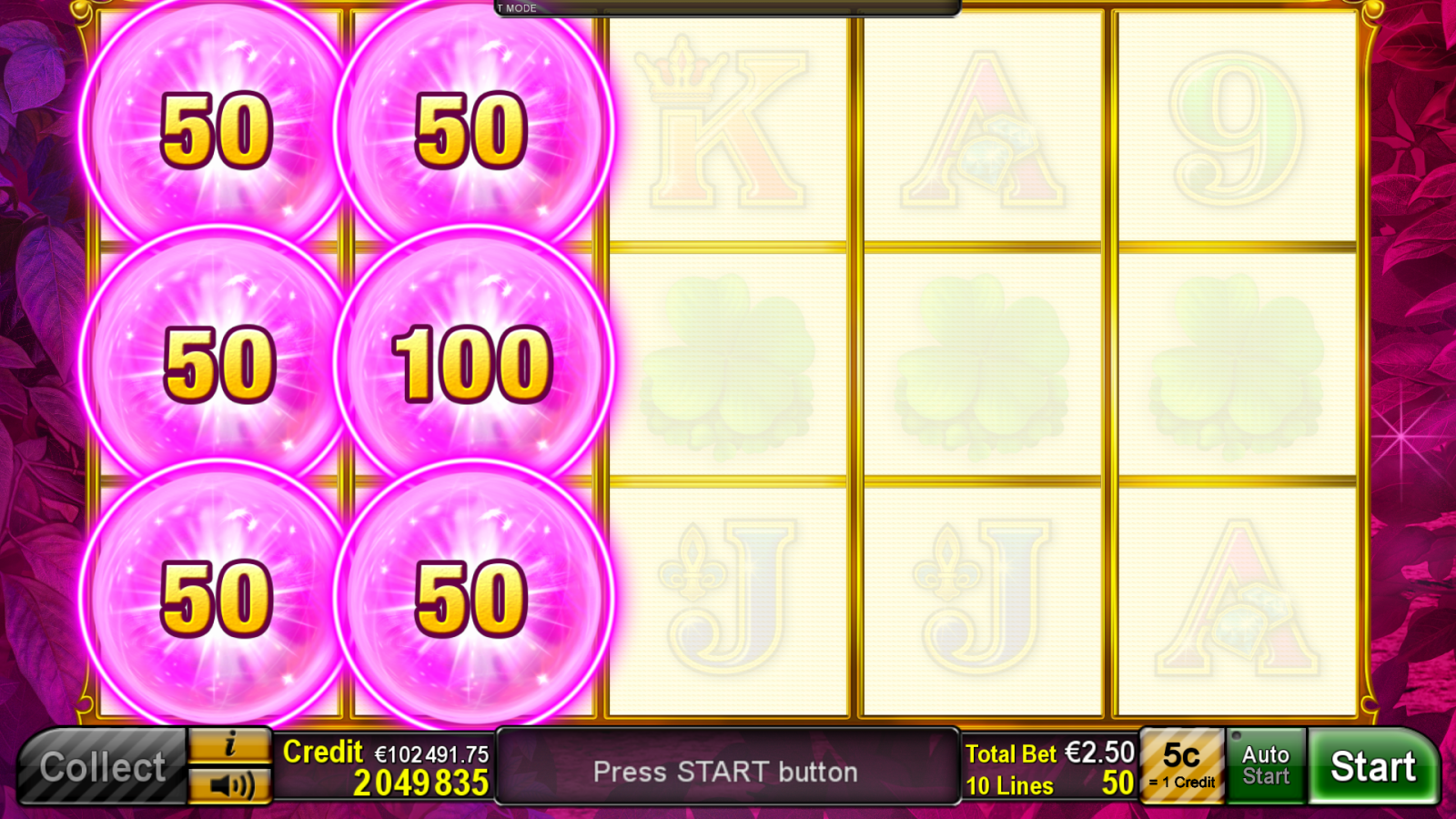The image size is (1456, 819).
Task: Toggle sound output with the volume control
Action: click(229, 786)
